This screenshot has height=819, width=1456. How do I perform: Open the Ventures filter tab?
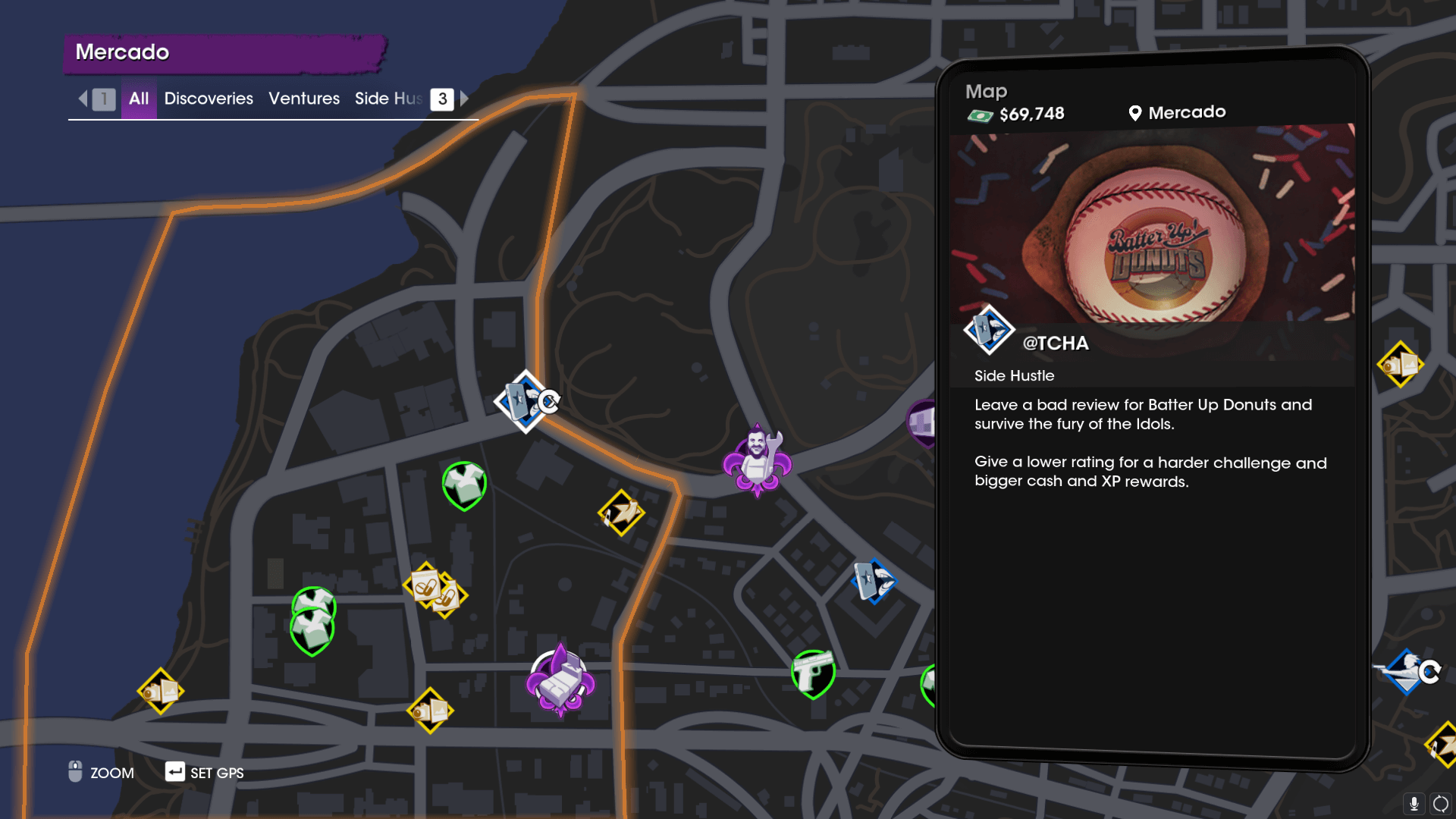(x=304, y=99)
